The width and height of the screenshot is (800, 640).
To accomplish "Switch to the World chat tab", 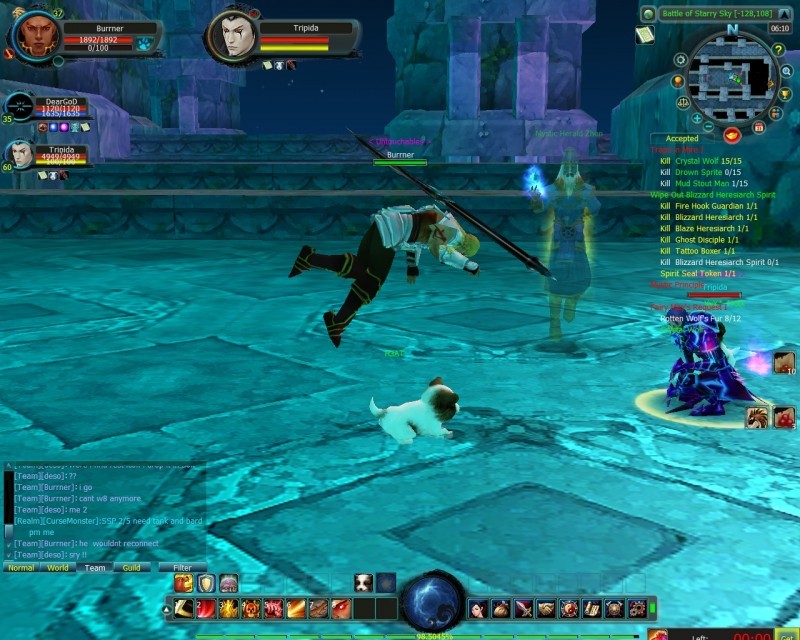I will (x=58, y=568).
